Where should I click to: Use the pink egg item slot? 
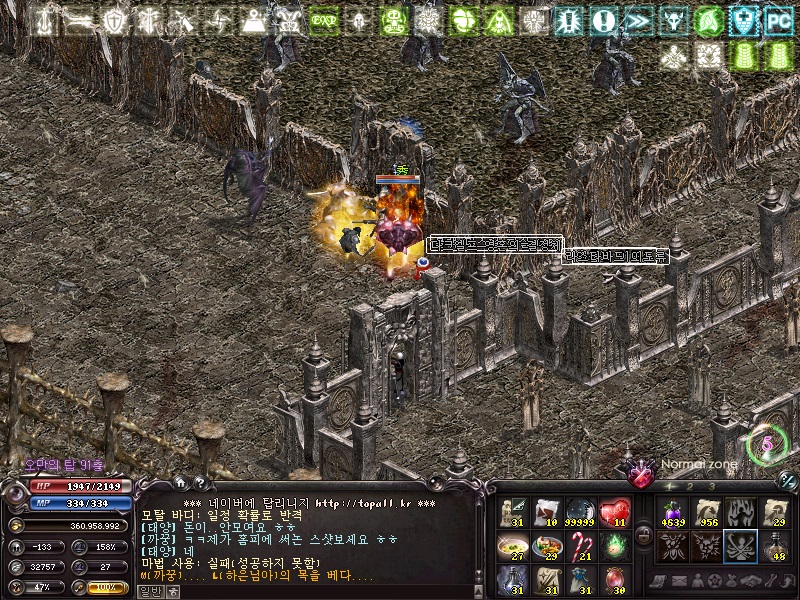616,579
